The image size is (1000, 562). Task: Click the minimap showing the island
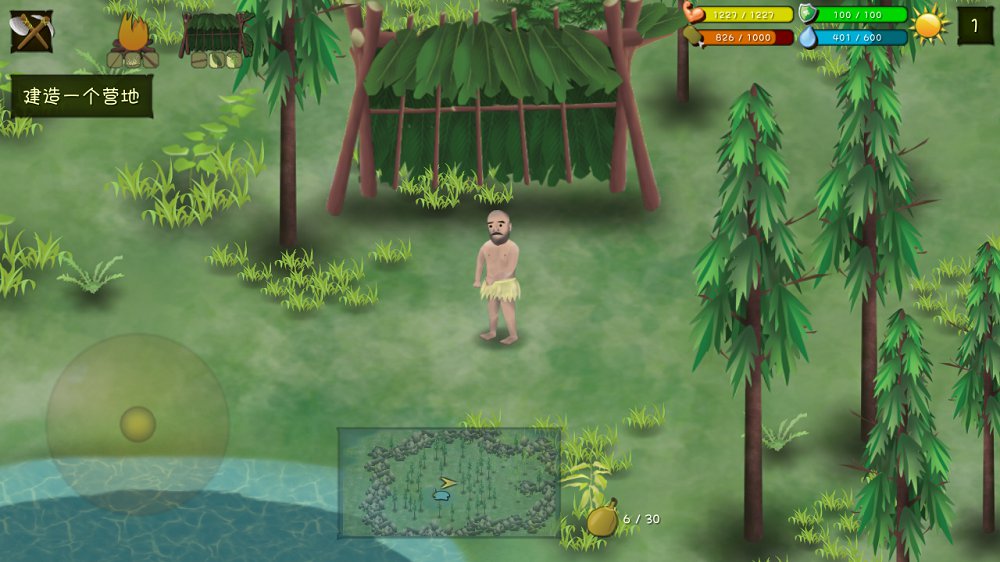448,482
